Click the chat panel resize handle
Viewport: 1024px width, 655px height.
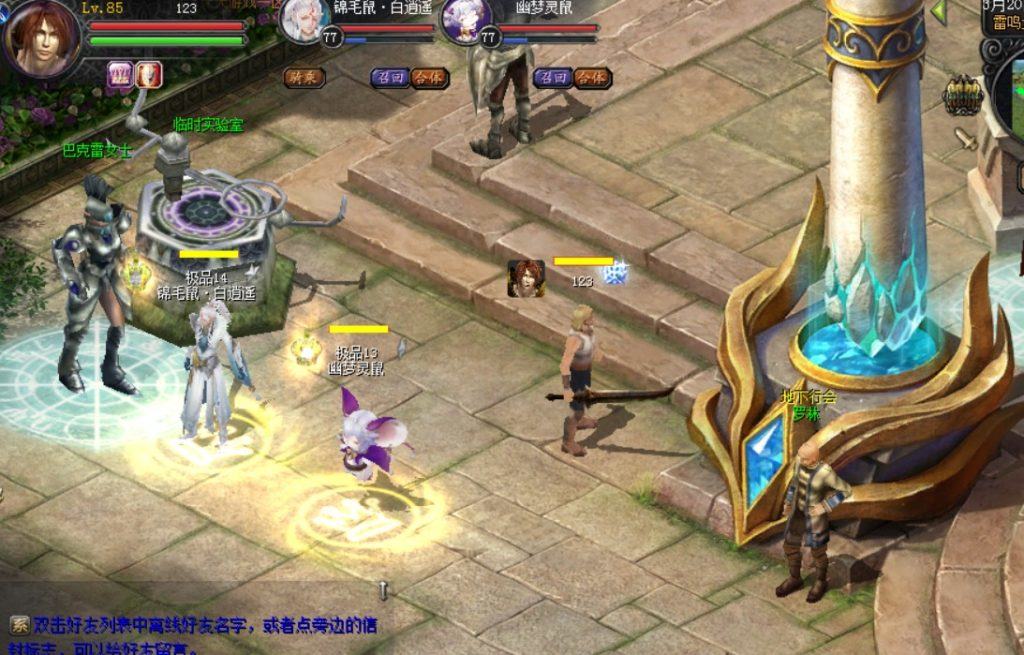tap(382, 589)
